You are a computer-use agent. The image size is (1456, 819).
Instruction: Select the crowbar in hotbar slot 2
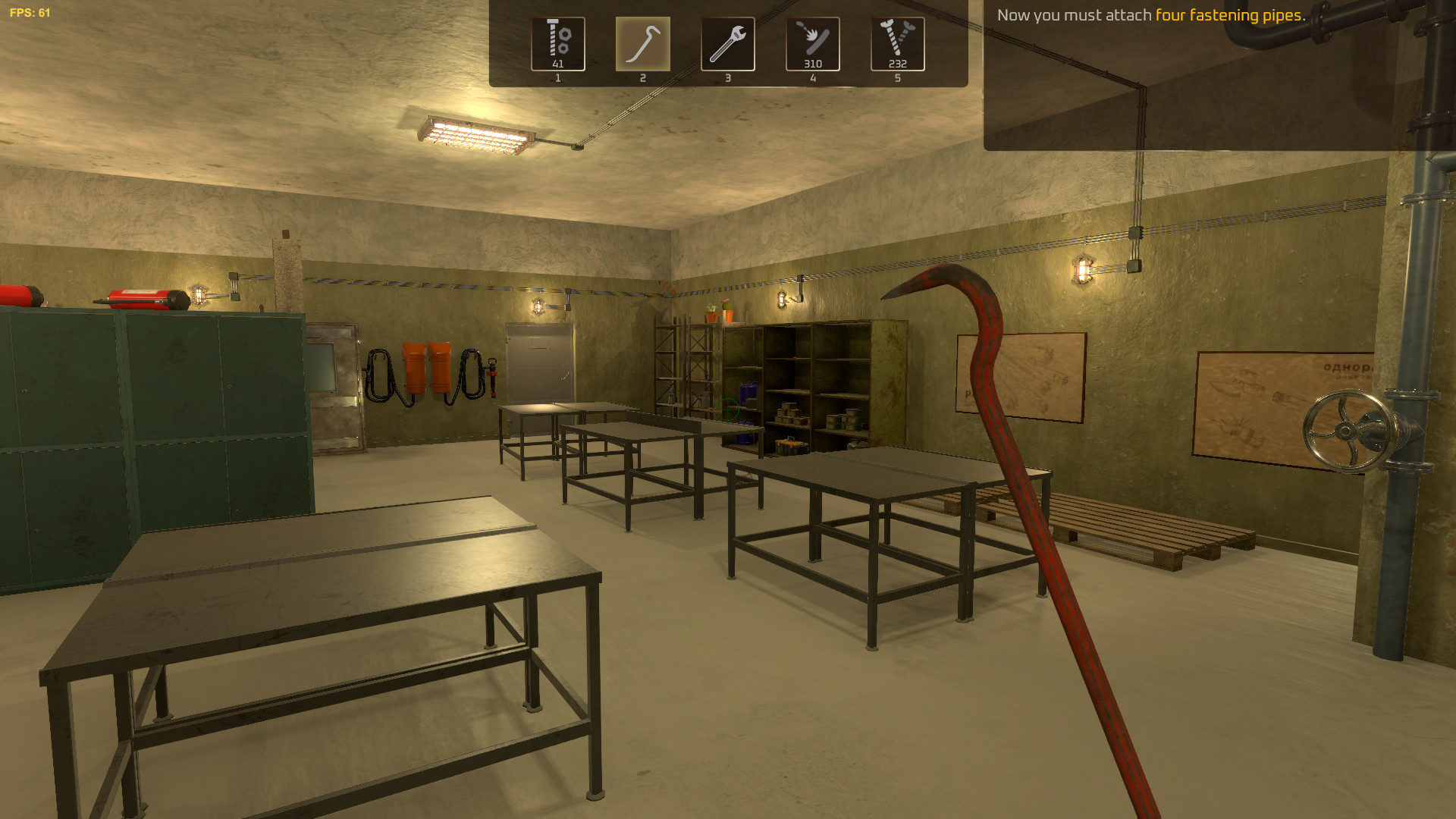[x=643, y=44]
